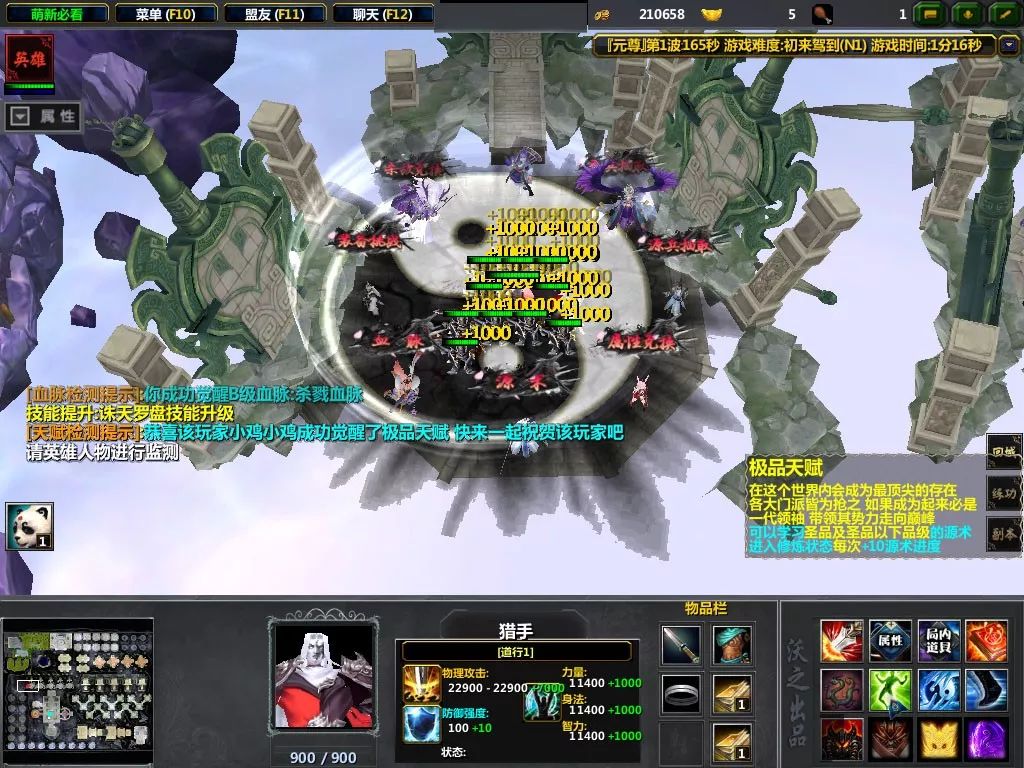Viewport: 1024px width, 768px height.
Task: Click the red 英雄 hero button
Action: pos(29,60)
